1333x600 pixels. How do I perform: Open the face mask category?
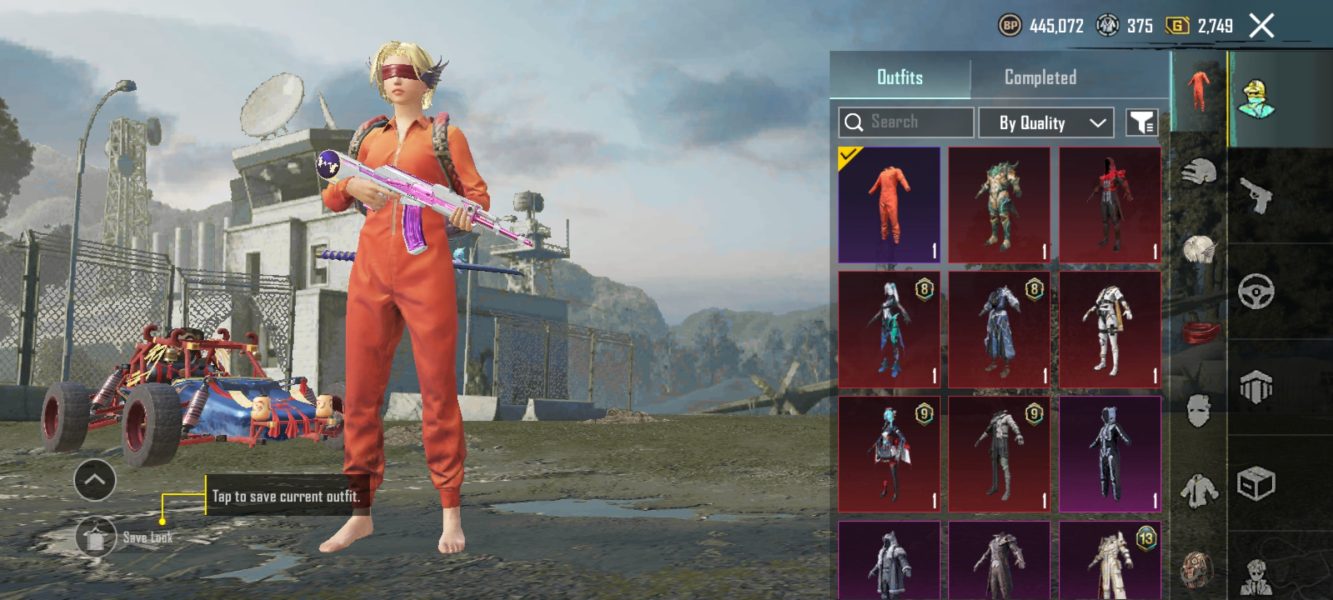click(1197, 410)
